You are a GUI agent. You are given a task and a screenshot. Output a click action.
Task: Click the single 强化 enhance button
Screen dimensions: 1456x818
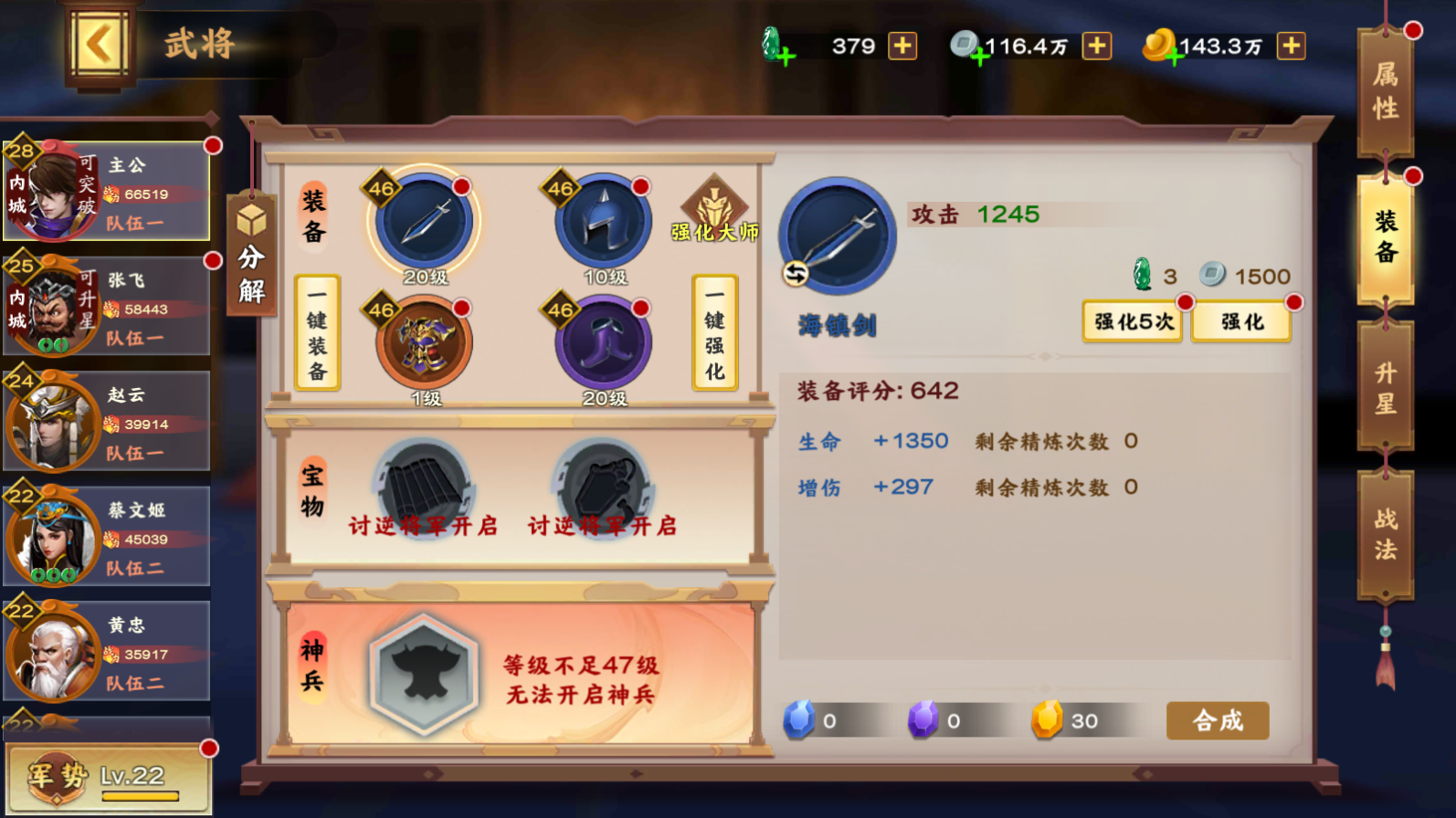point(1241,321)
